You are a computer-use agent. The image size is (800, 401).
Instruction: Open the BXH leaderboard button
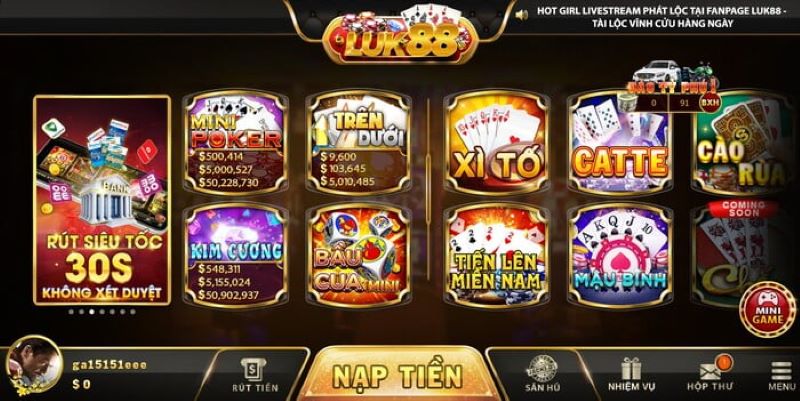pos(710,102)
